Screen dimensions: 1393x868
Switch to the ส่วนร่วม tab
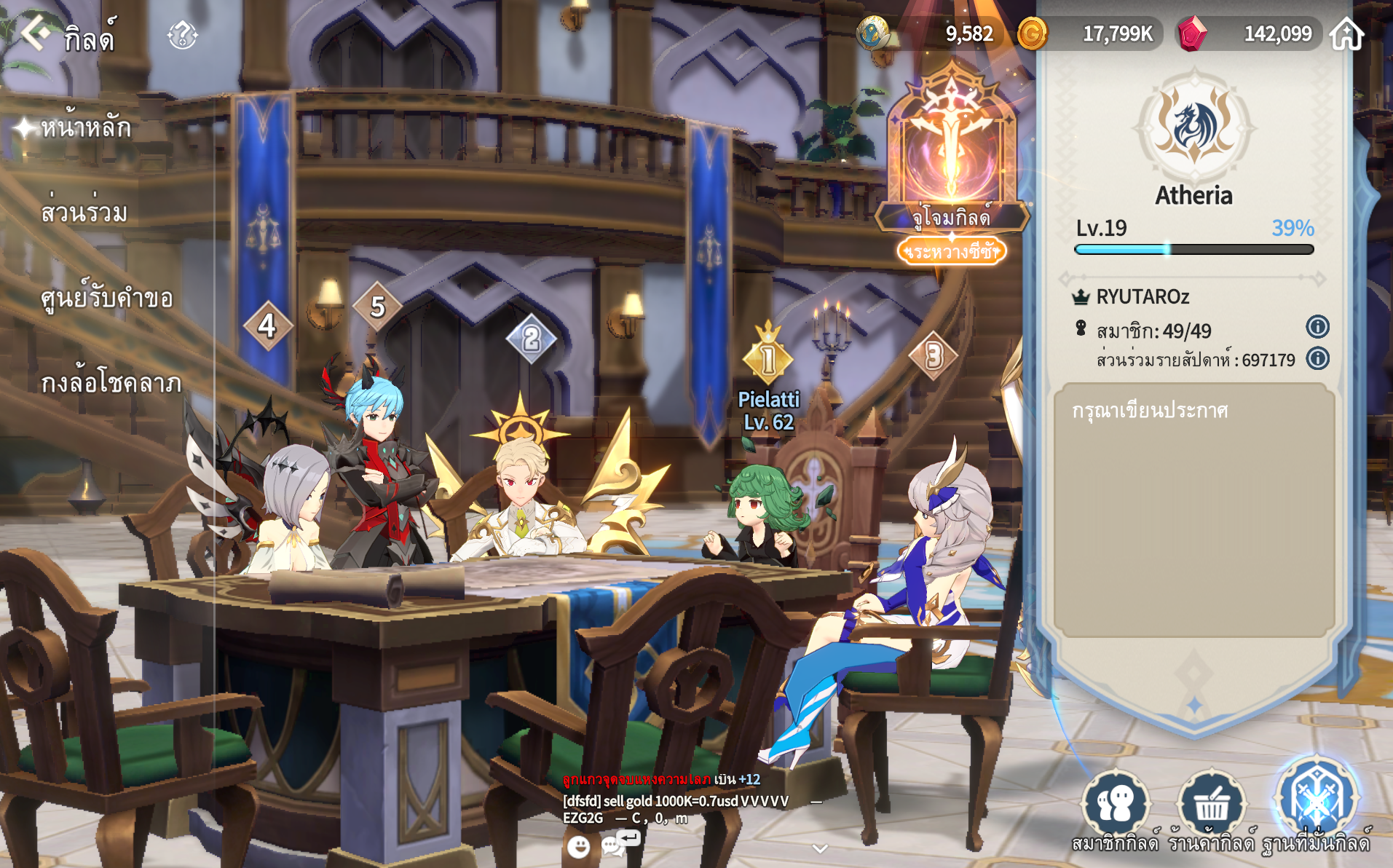[x=84, y=213]
